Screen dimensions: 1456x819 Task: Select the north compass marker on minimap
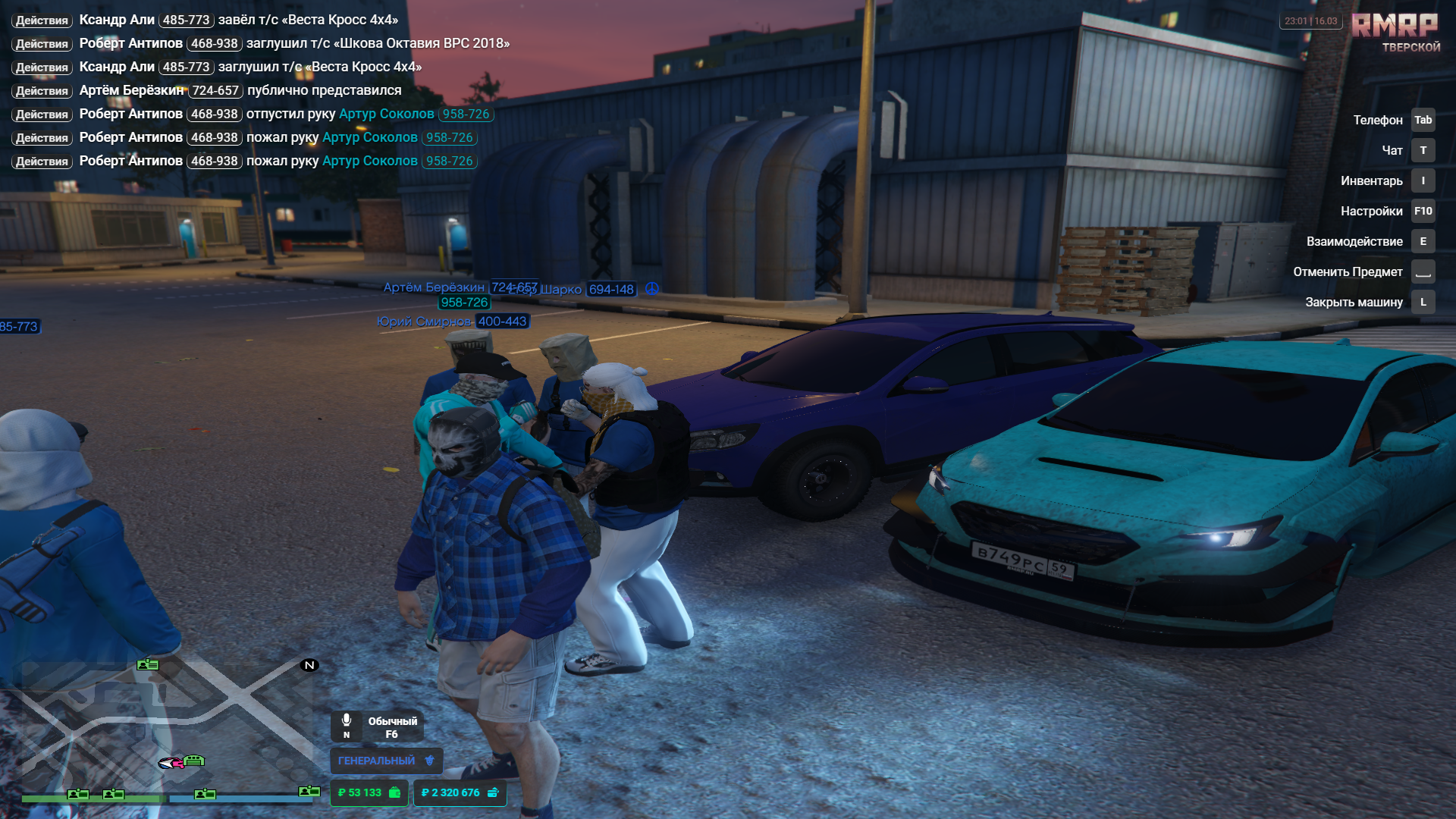[309, 665]
